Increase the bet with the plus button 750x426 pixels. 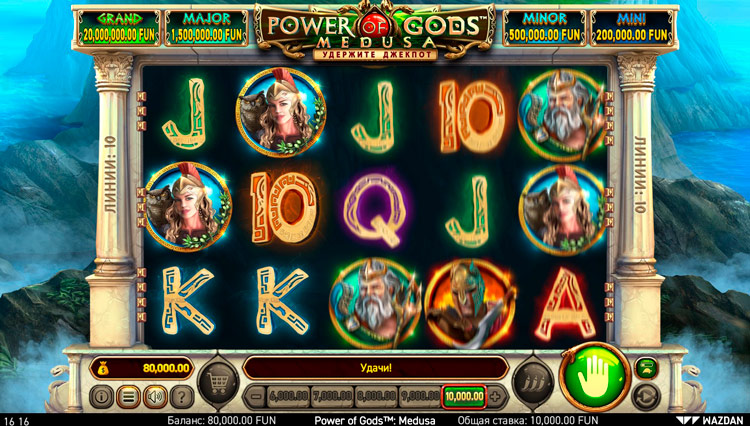[x=495, y=396]
